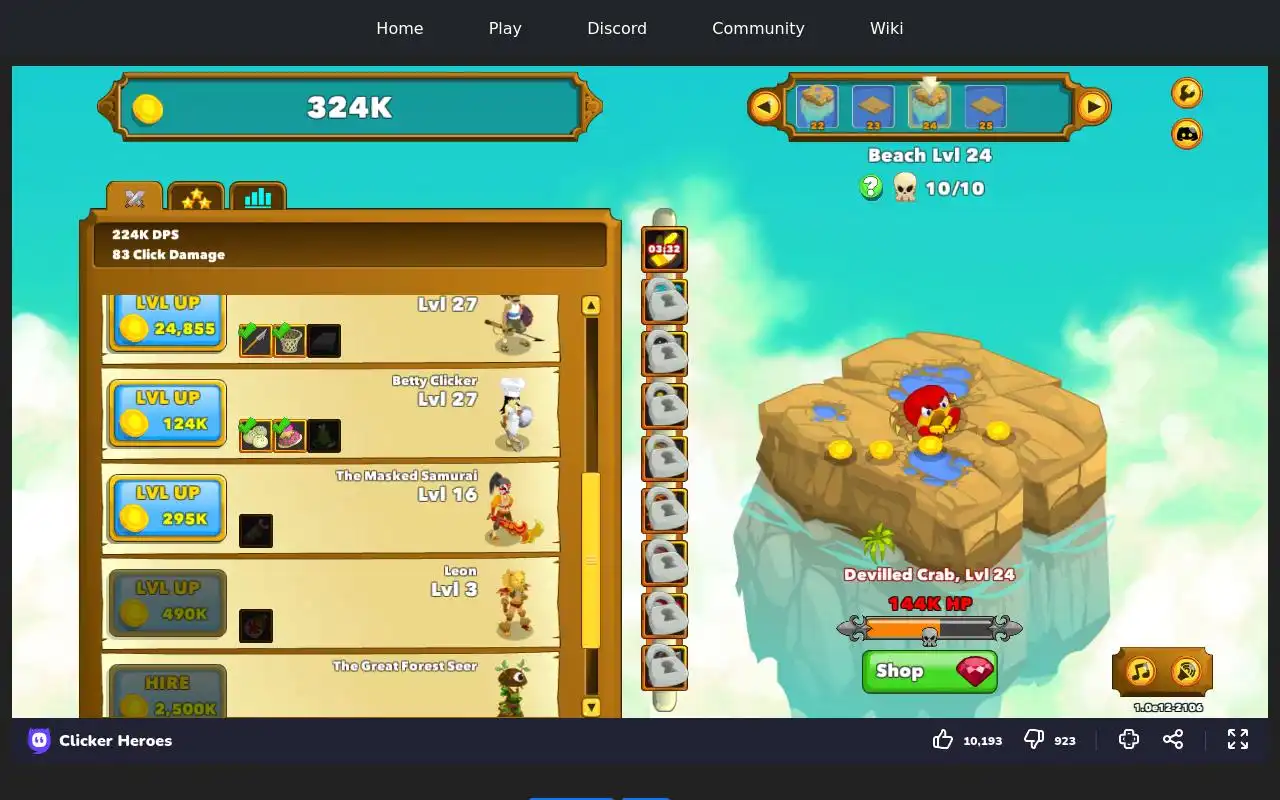Open the bar chart statistics tab
The image size is (1280, 800).
(258, 198)
